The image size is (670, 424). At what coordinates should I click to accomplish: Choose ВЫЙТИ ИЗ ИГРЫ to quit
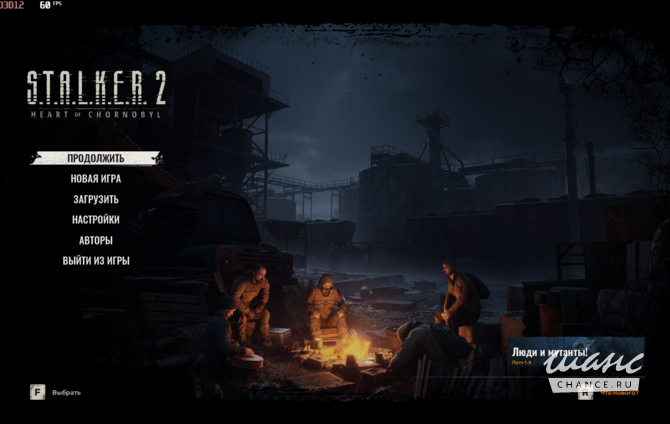point(96,261)
